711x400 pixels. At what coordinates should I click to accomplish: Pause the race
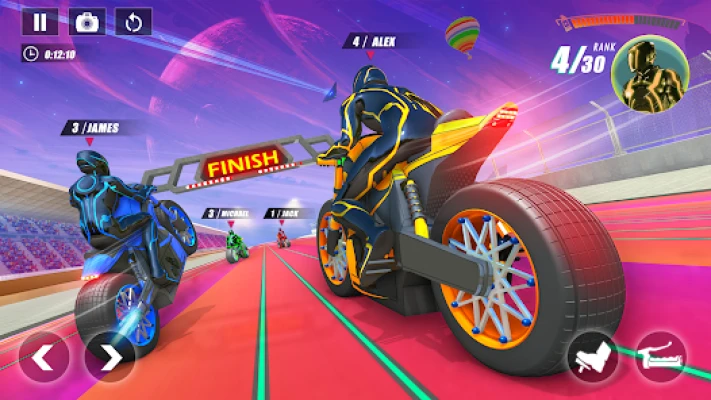tap(40, 22)
